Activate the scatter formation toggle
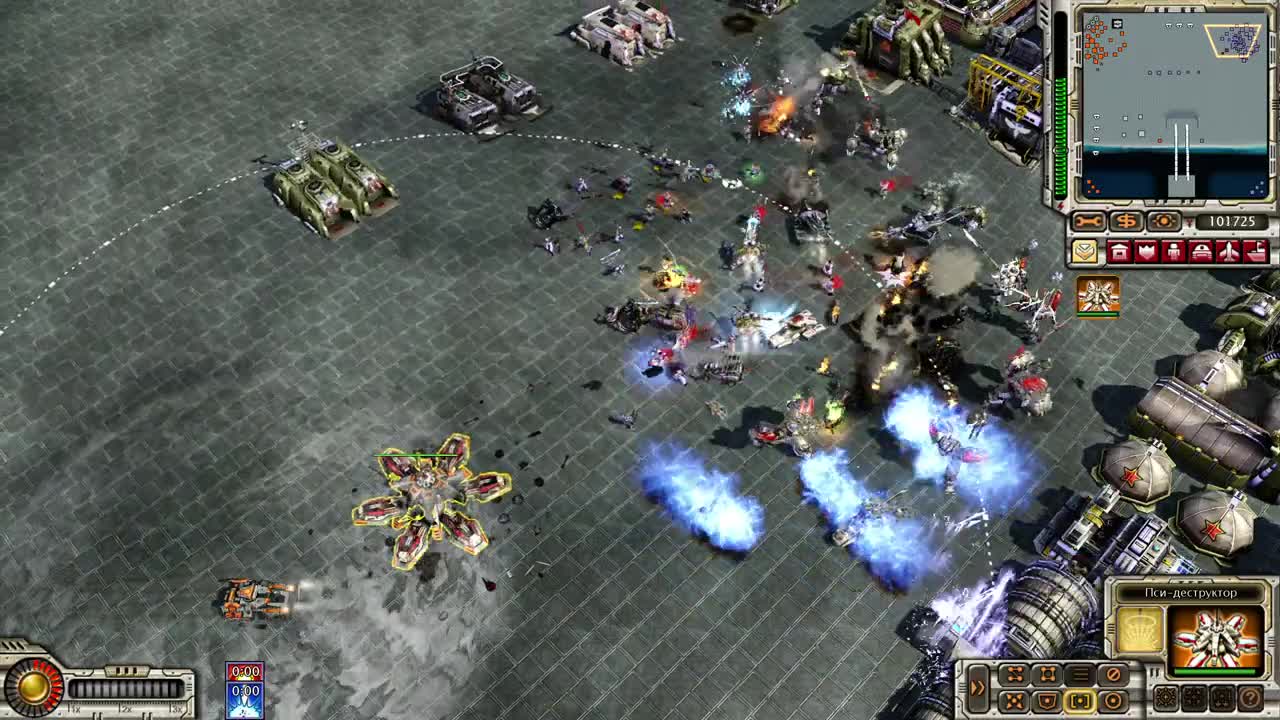The width and height of the screenshot is (1280, 720). pyautogui.click(x=1014, y=700)
